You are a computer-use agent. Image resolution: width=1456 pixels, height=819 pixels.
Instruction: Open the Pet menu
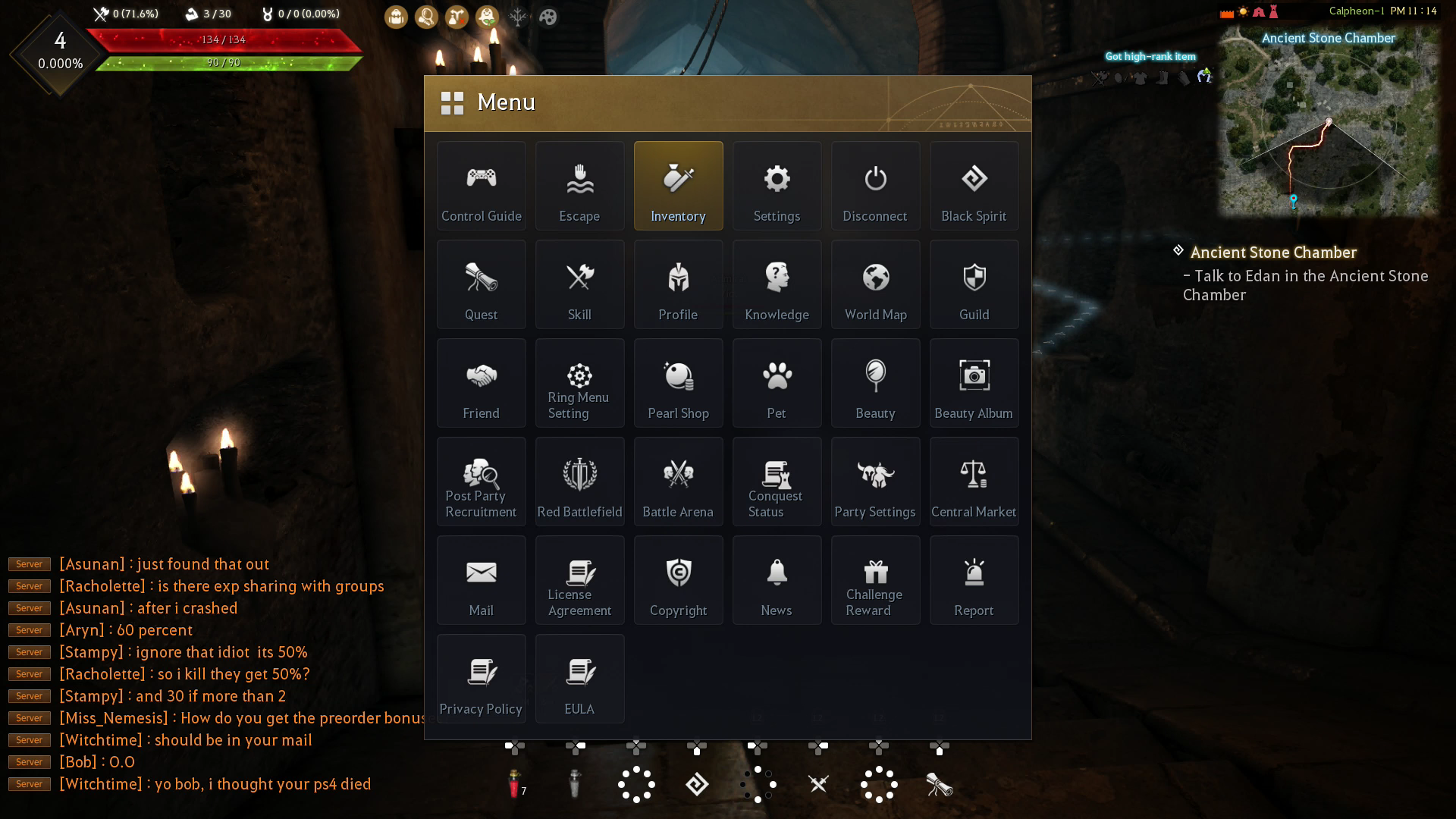(777, 383)
